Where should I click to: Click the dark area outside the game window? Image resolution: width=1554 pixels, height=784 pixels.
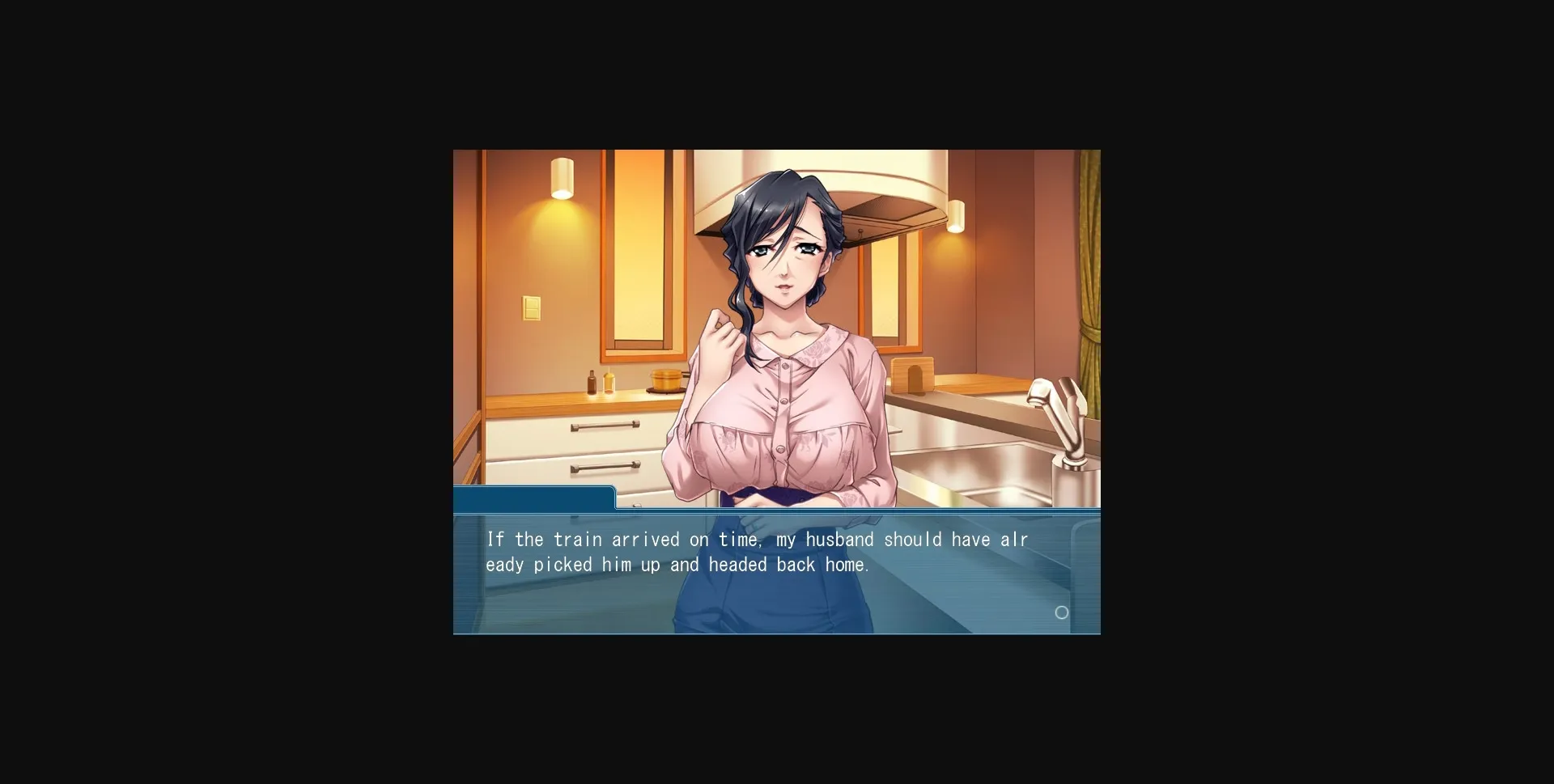coord(227,388)
